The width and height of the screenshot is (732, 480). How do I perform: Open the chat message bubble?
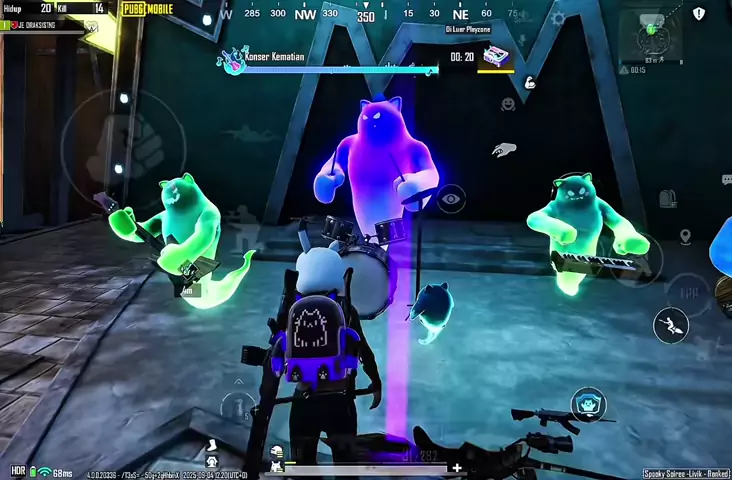(726, 180)
